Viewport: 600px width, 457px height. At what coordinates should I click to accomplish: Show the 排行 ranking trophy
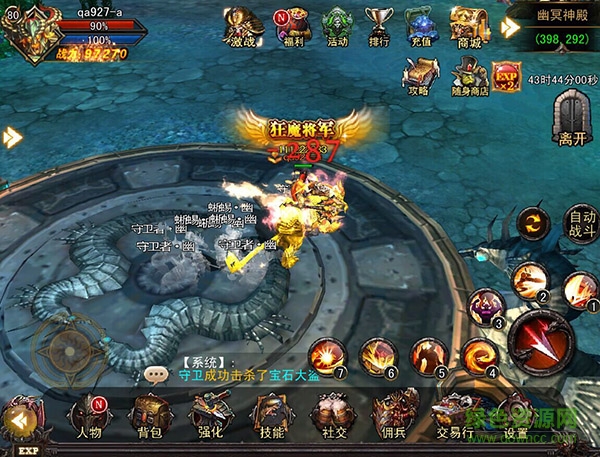click(x=378, y=27)
